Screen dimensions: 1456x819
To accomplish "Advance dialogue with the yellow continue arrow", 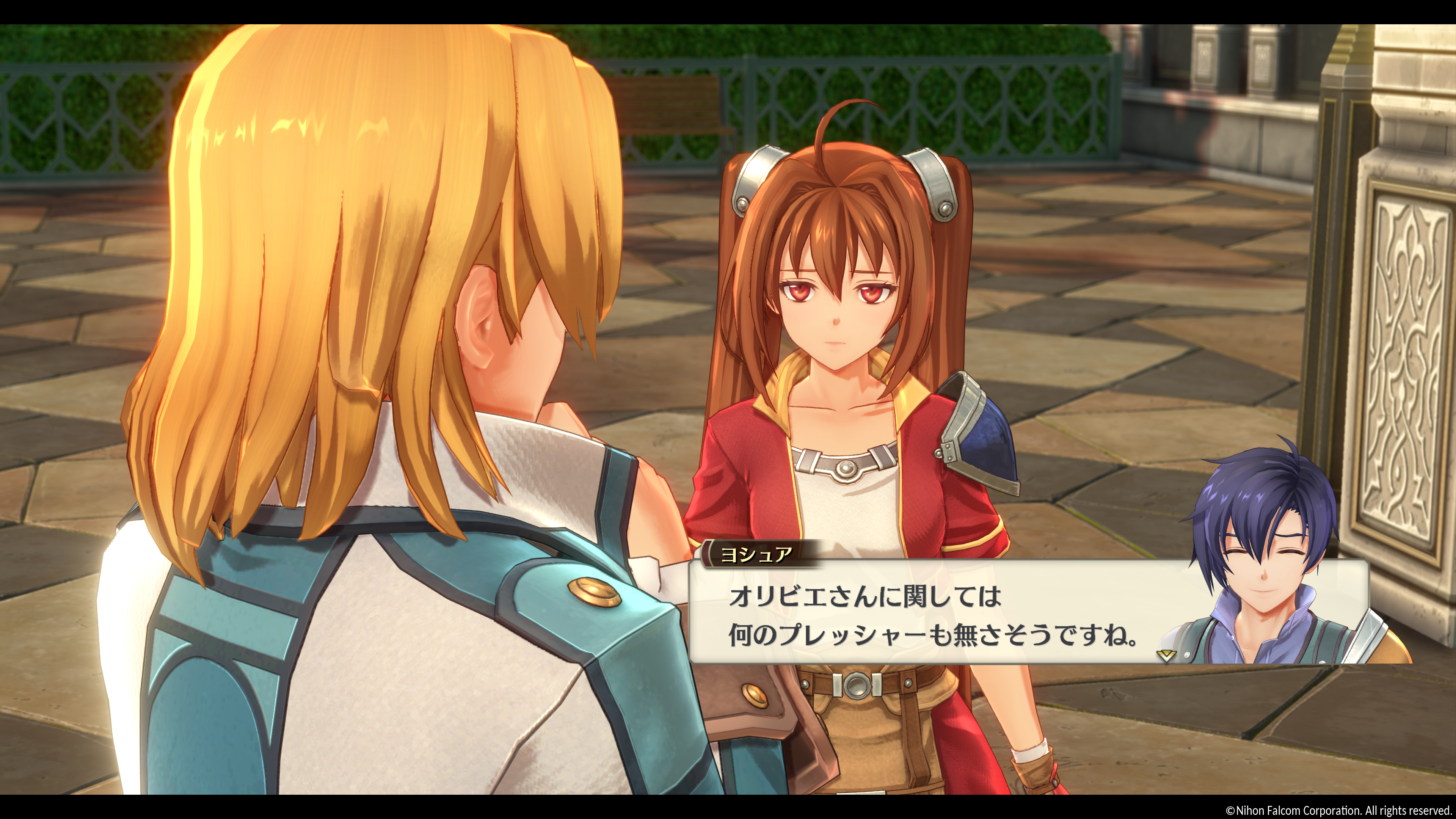I will [1166, 656].
